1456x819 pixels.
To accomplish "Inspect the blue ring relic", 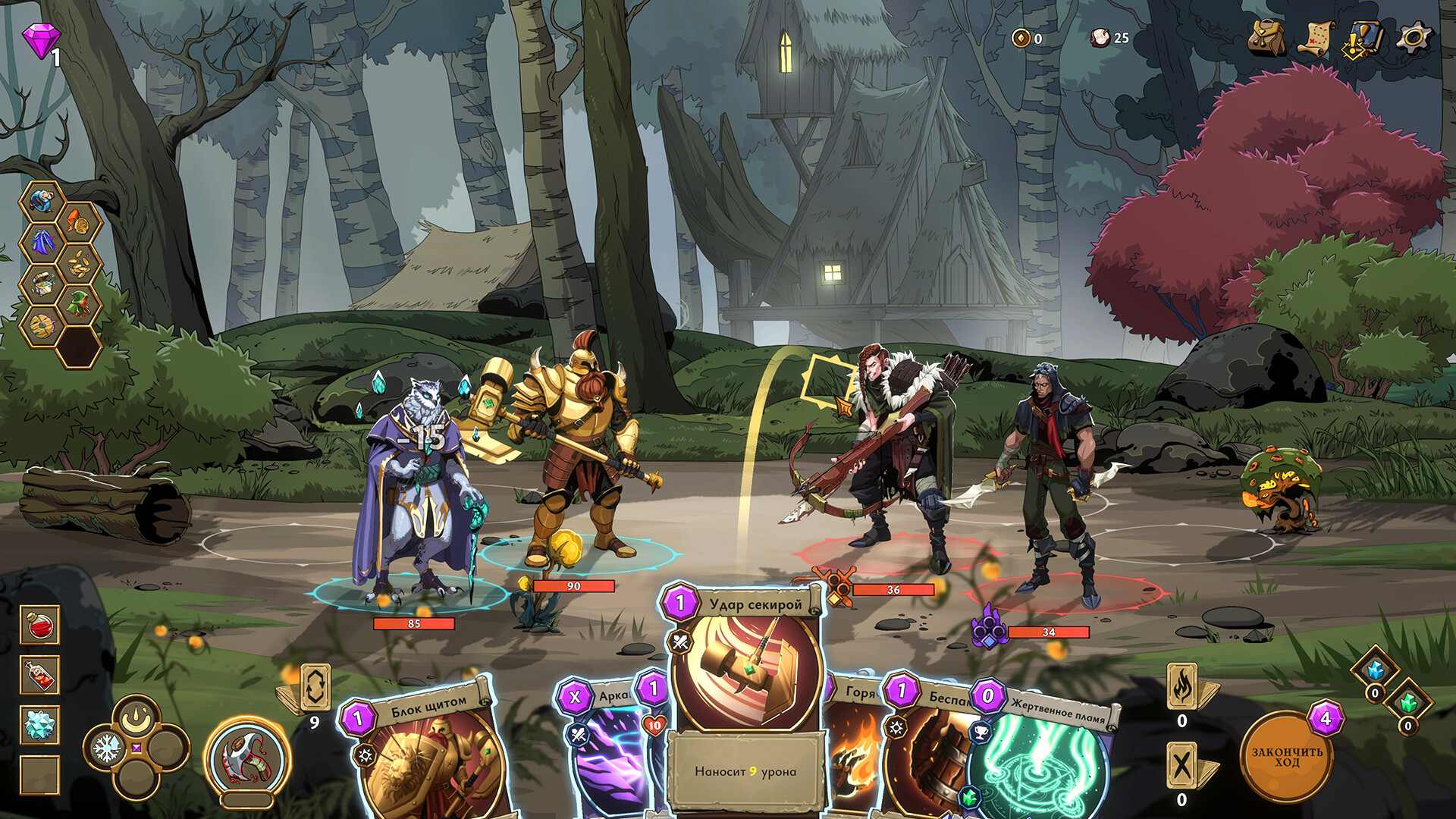I will [x=42, y=200].
